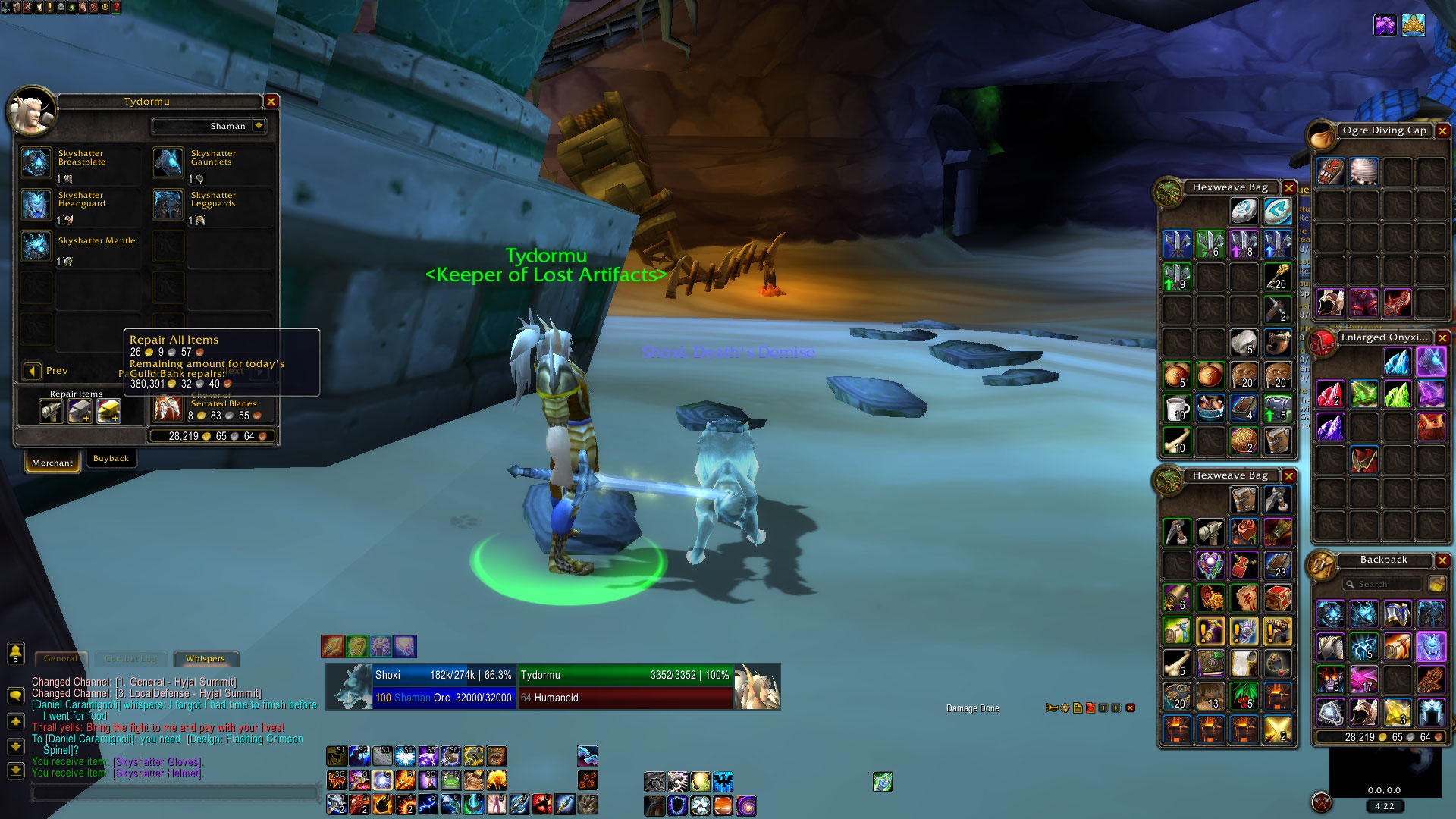This screenshot has height=819, width=1456.
Task: Select the Skyshatter Gauntlets item
Action: coord(168,163)
